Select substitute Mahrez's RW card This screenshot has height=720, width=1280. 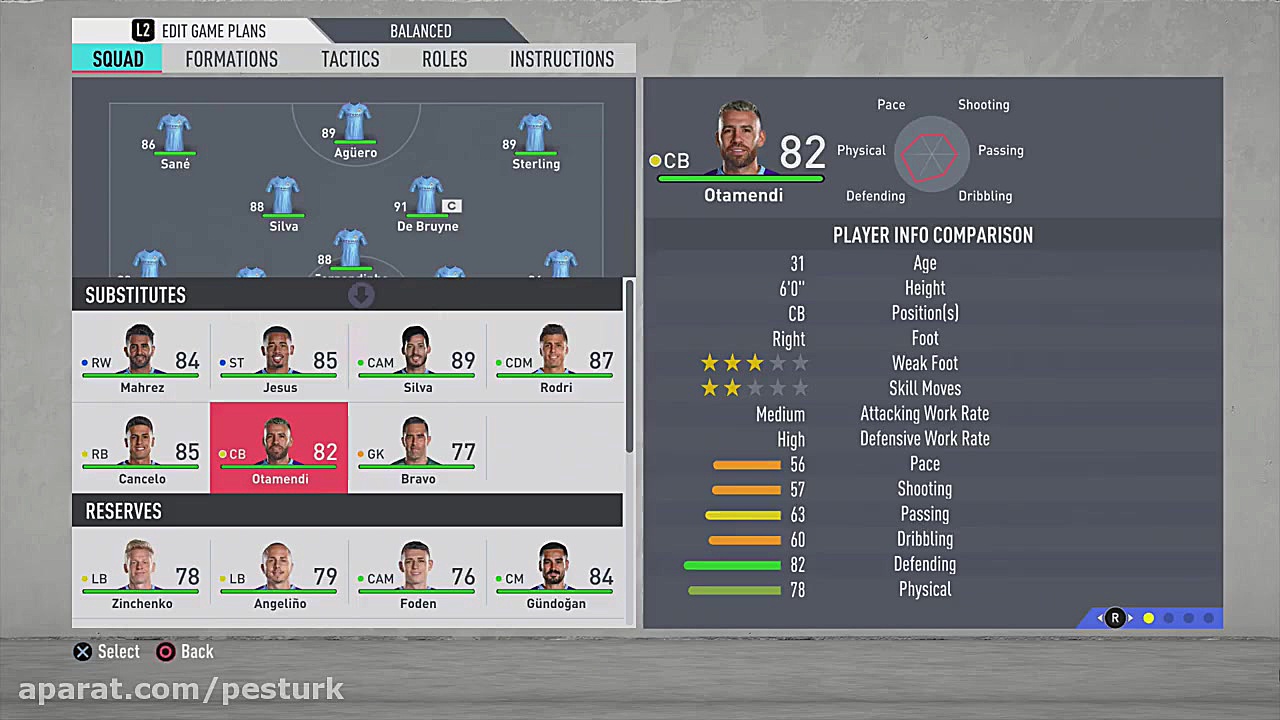coord(141,360)
